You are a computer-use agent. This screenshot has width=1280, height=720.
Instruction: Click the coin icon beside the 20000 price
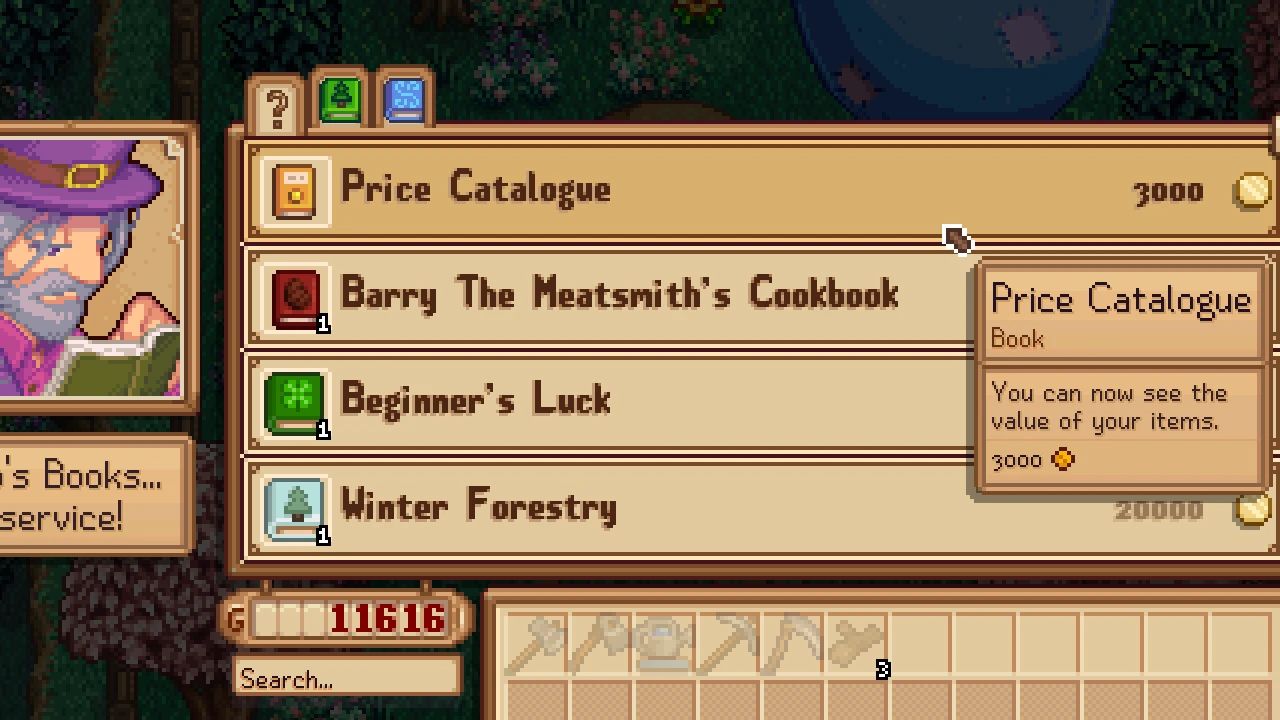pos(1251,508)
